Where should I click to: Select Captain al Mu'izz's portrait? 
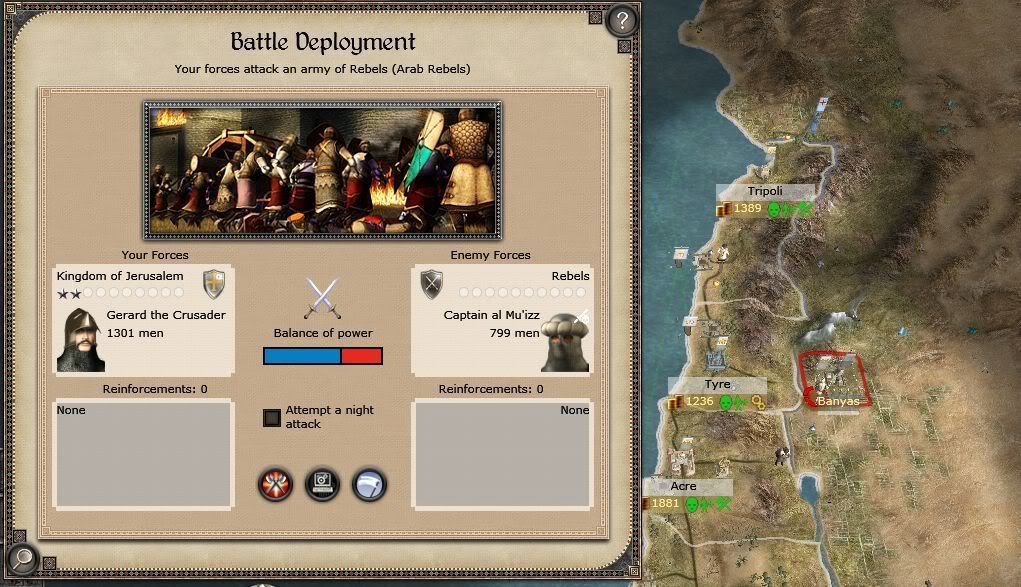[x=565, y=340]
